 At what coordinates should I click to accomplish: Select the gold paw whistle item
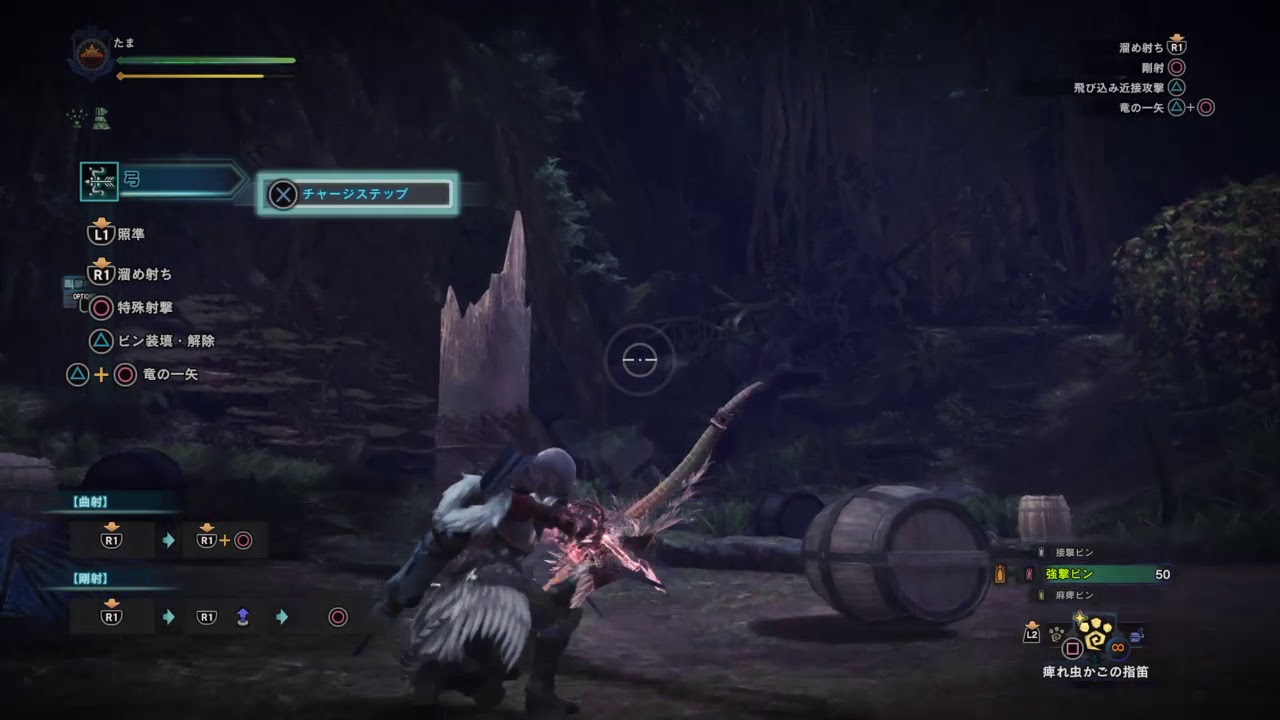pyautogui.click(x=1095, y=632)
